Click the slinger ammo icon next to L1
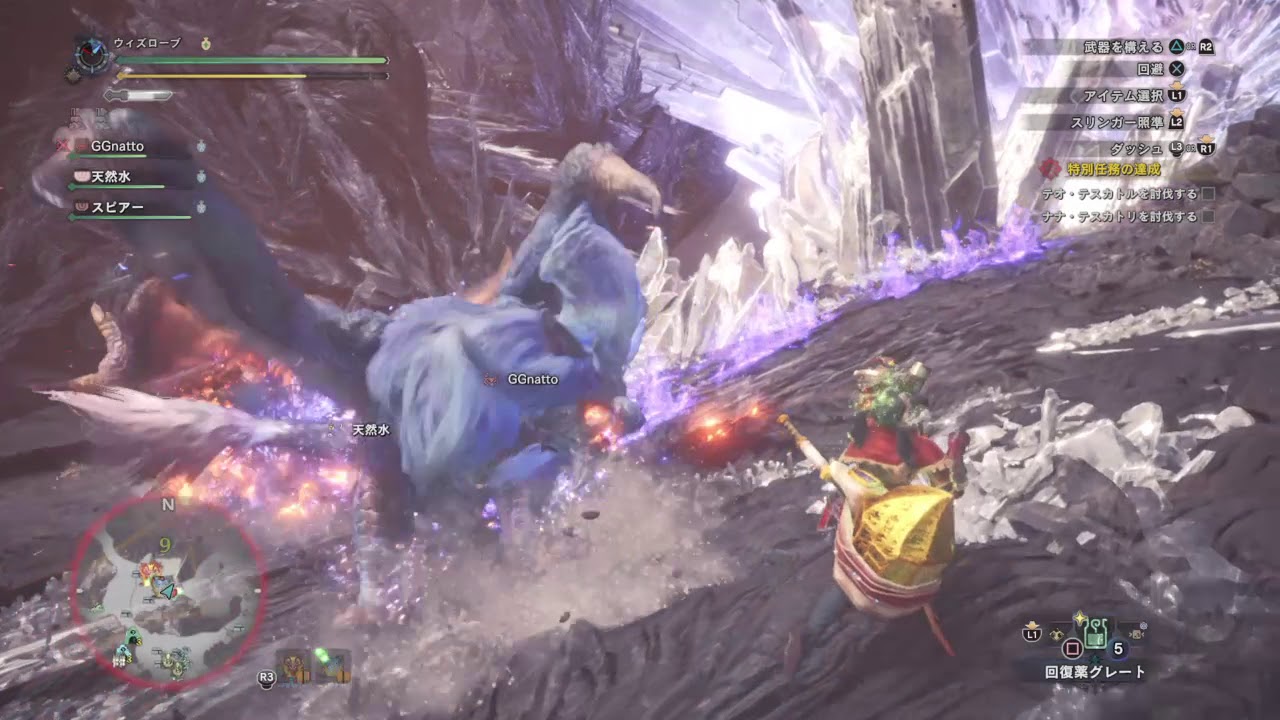Image resolution: width=1280 pixels, height=720 pixels. coord(1056,634)
